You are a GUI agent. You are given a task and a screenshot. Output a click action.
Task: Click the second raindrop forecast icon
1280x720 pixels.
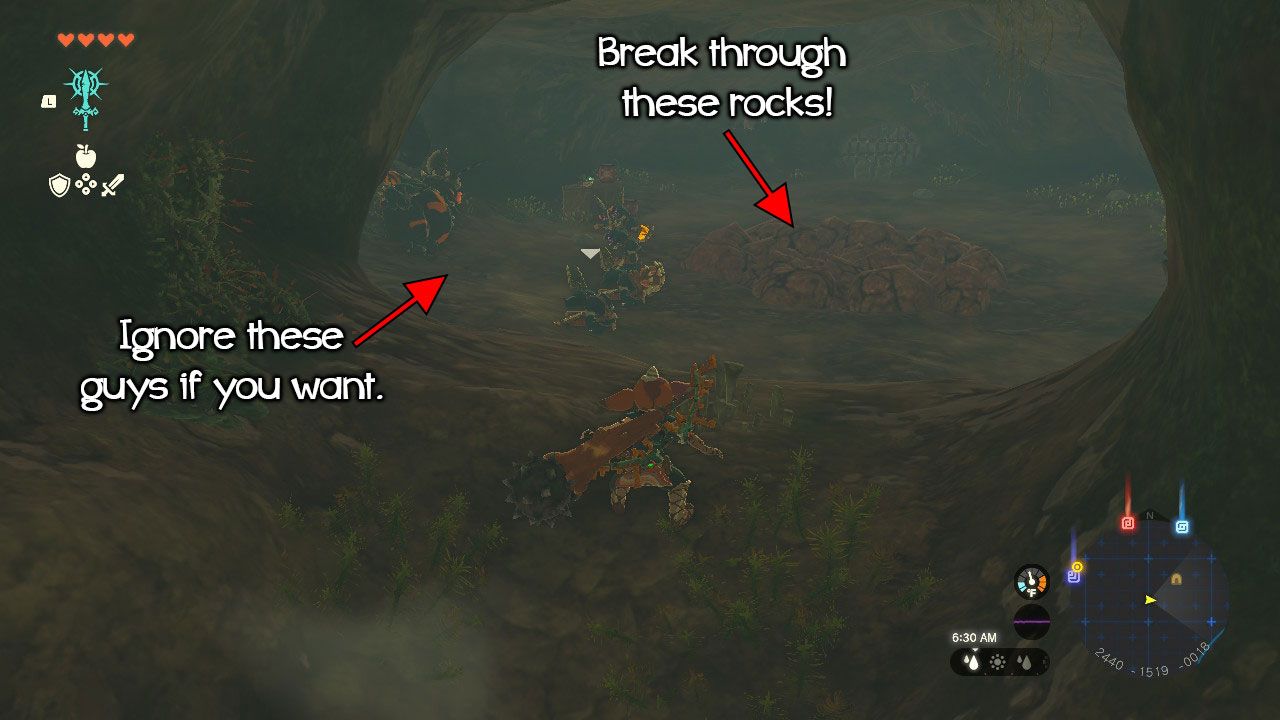[x=1022, y=660]
